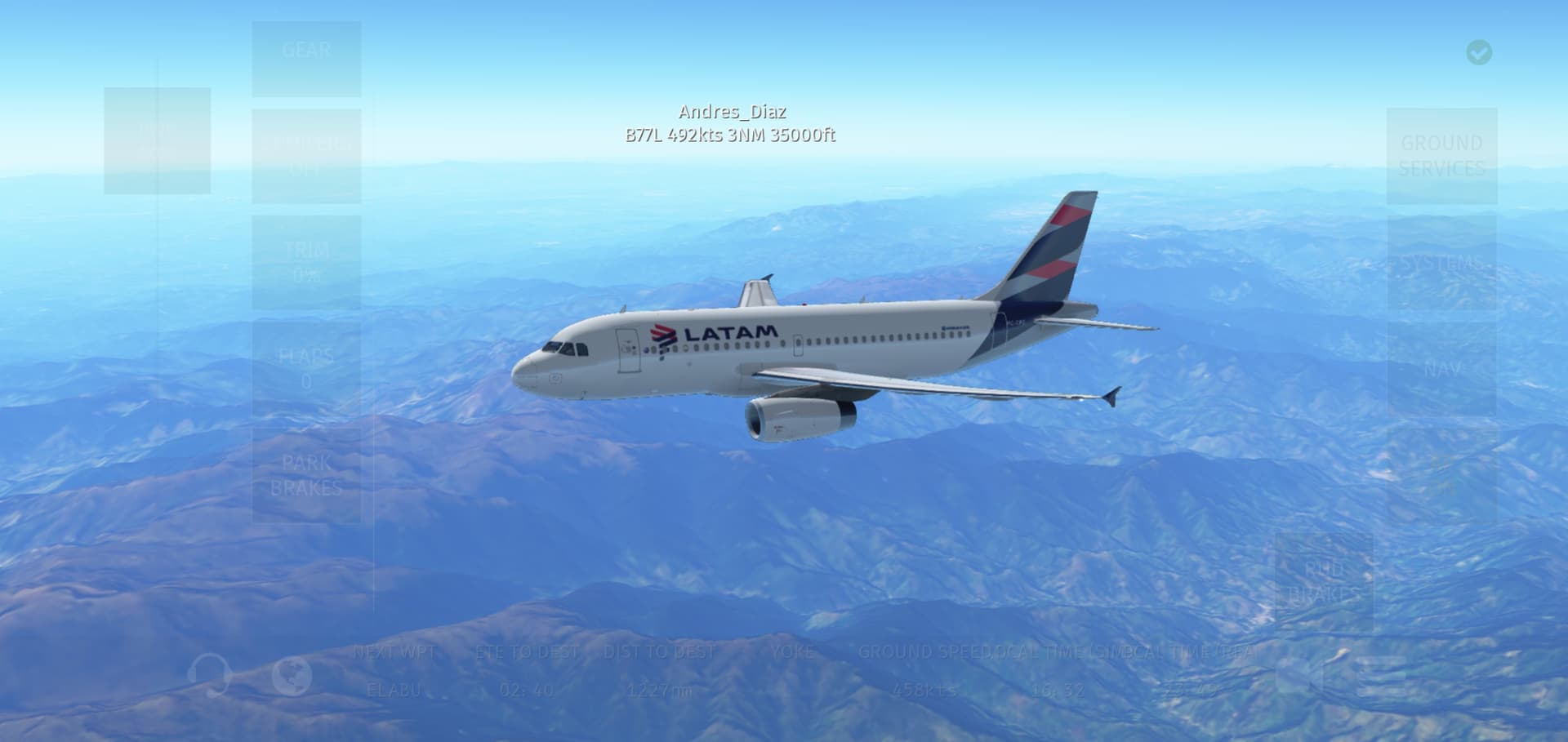
Task: Engage the PARK BRAKES button
Action: pos(306,475)
